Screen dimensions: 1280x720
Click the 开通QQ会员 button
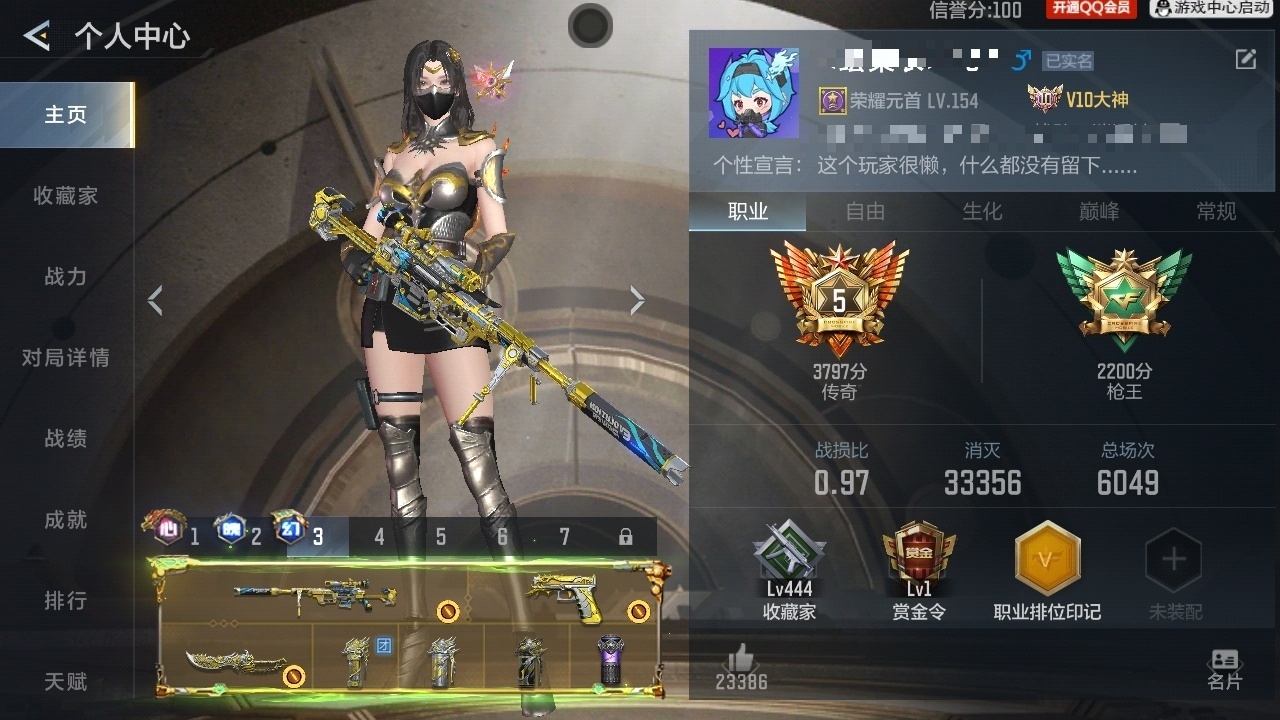(x=1090, y=9)
